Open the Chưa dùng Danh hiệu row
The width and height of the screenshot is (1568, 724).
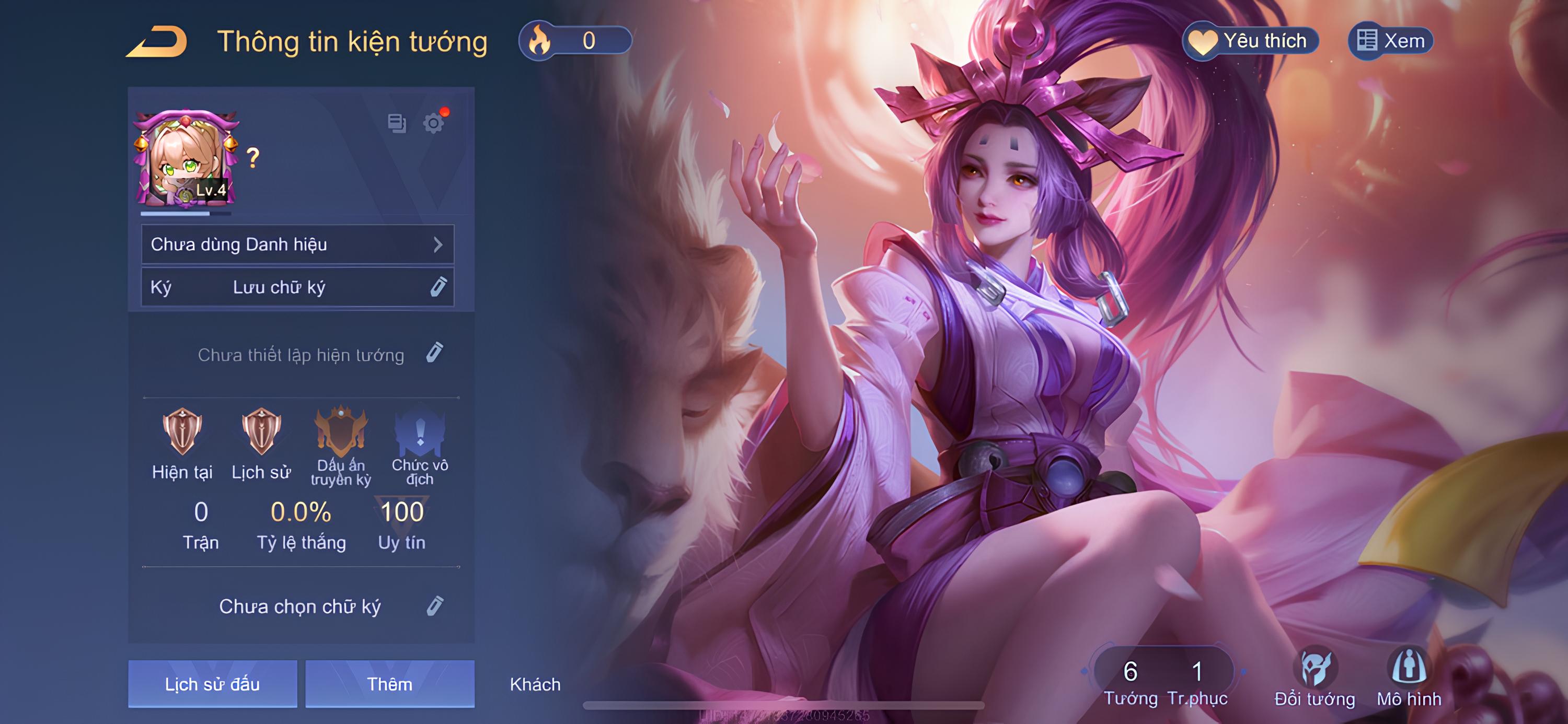(x=297, y=244)
